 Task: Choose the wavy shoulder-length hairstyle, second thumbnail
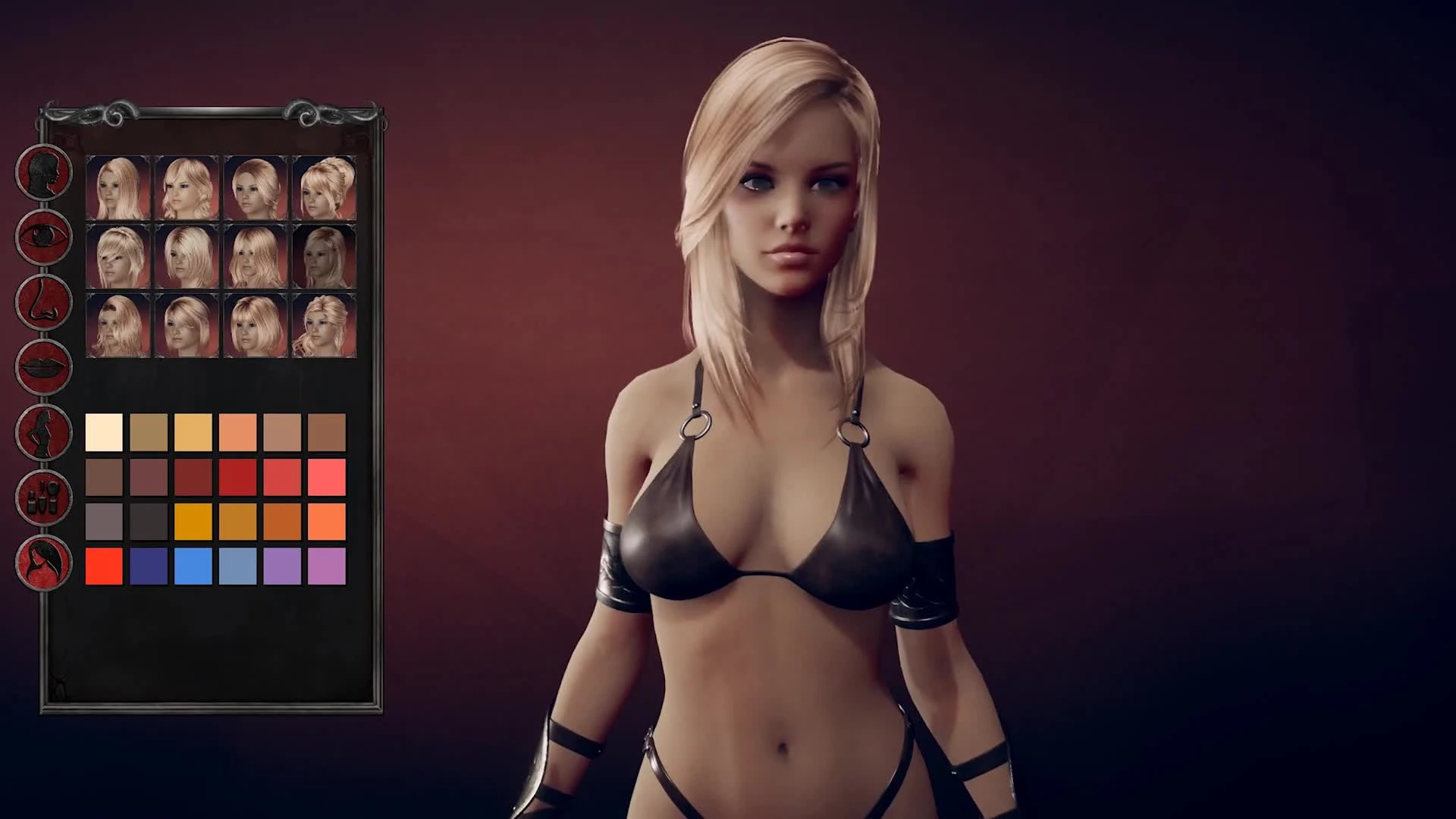(187, 186)
